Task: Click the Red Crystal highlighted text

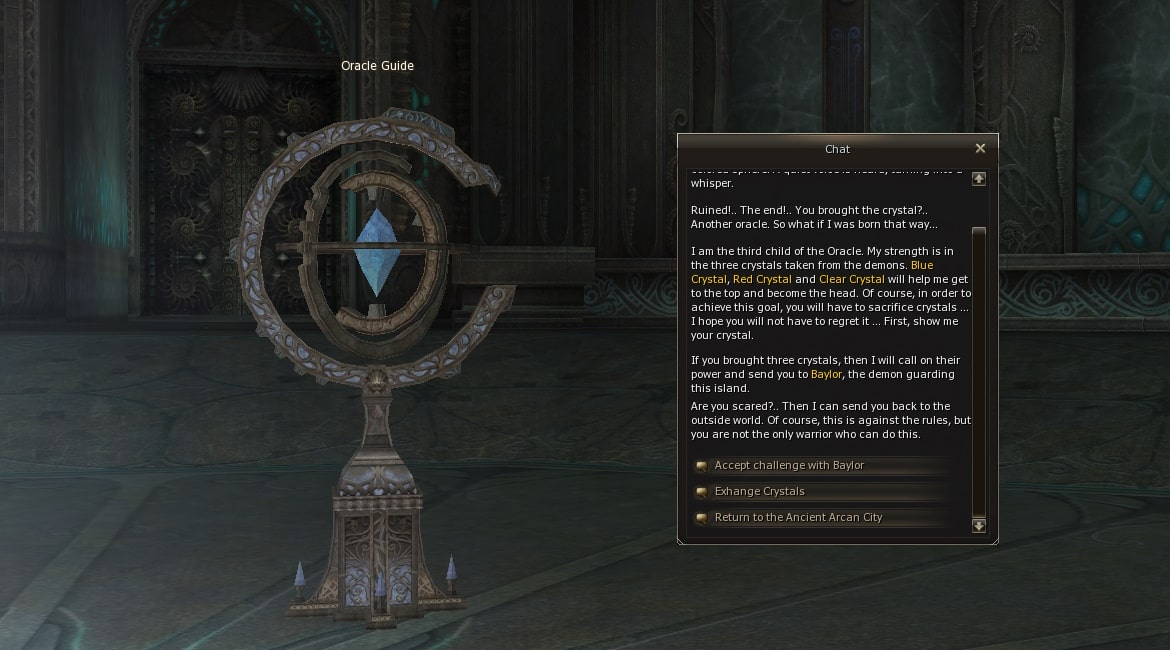Action: tap(762, 280)
